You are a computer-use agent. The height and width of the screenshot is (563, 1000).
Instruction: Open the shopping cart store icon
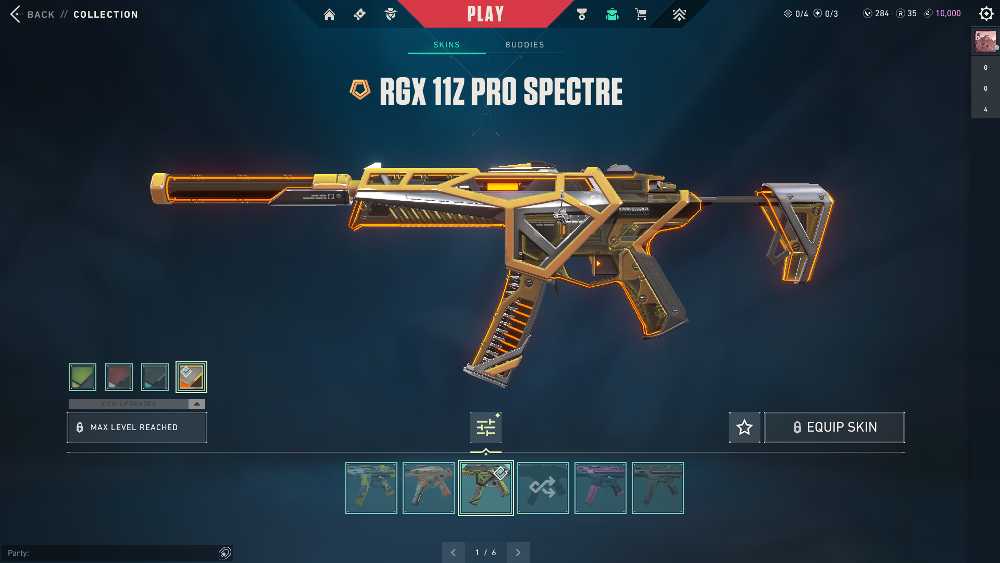pyautogui.click(x=641, y=15)
